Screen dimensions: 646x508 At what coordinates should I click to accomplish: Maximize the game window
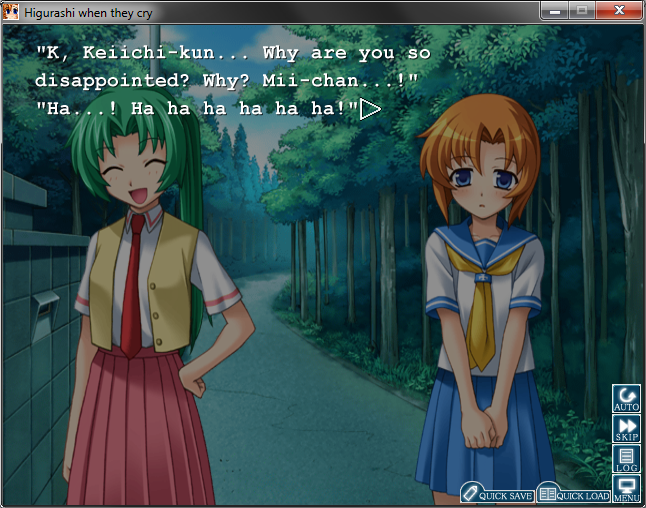click(x=581, y=10)
